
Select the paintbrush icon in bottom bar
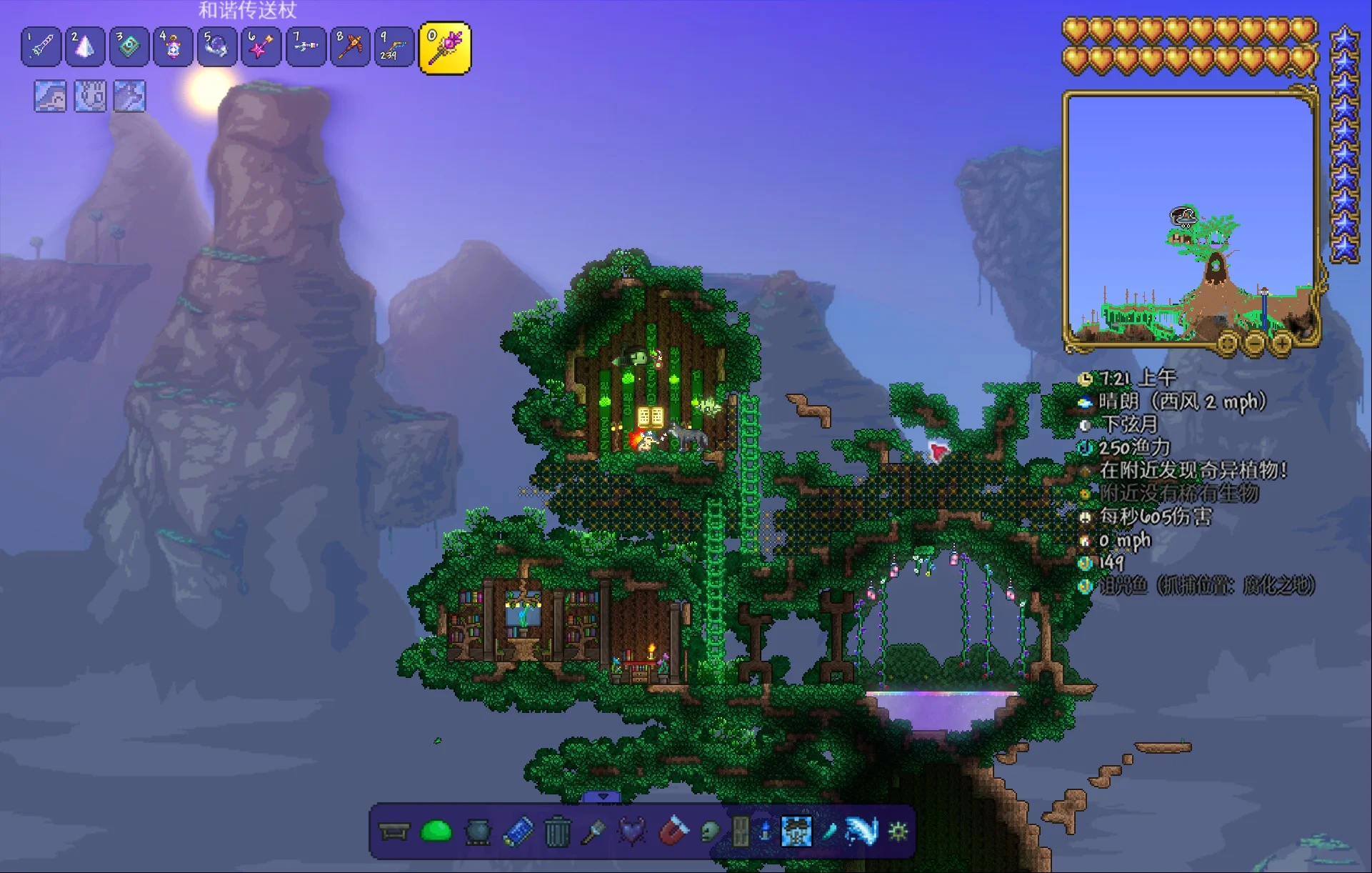pos(594,832)
